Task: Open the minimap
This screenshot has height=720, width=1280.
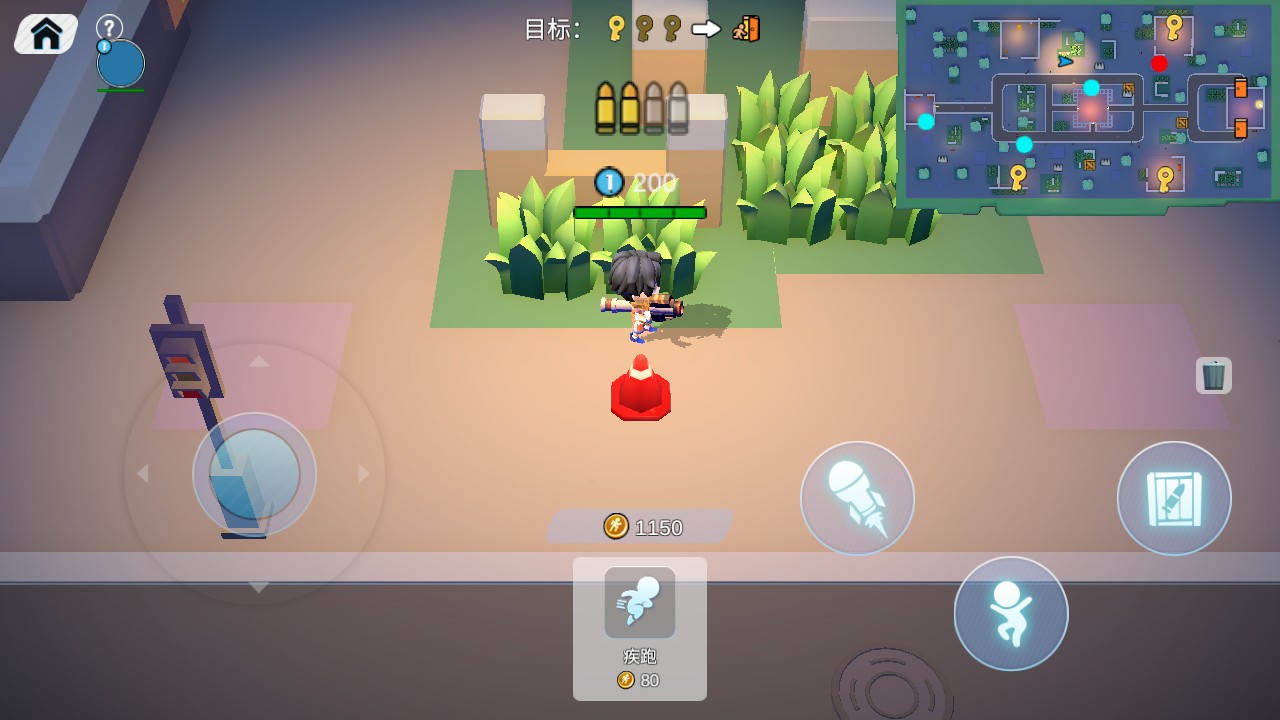Action: click(x=1089, y=101)
